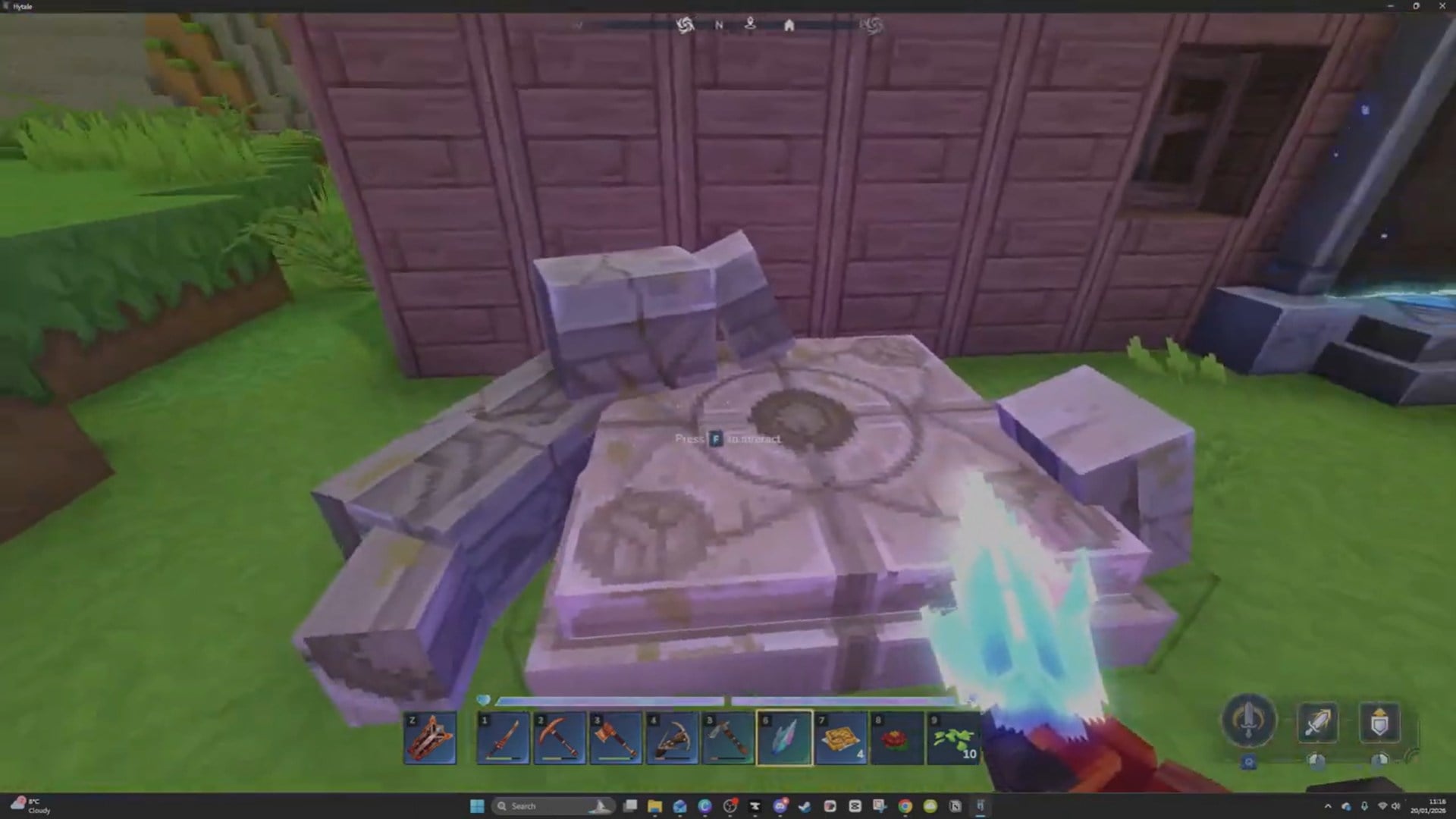1456x819 pixels.
Task: Open the Windows Start menu
Action: click(476, 806)
